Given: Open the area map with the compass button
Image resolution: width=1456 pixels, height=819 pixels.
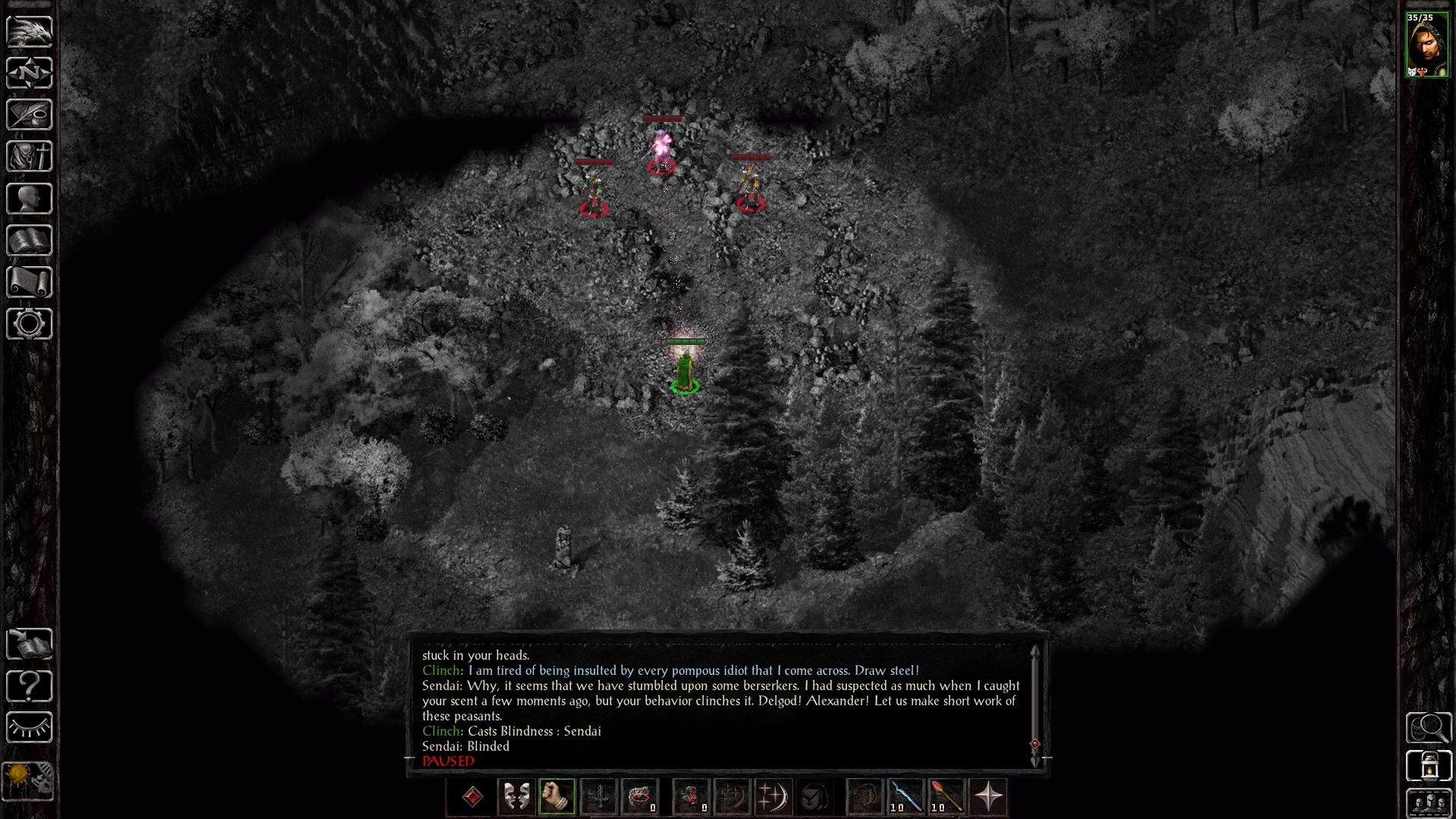Looking at the screenshot, I should (x=30, y=73).
